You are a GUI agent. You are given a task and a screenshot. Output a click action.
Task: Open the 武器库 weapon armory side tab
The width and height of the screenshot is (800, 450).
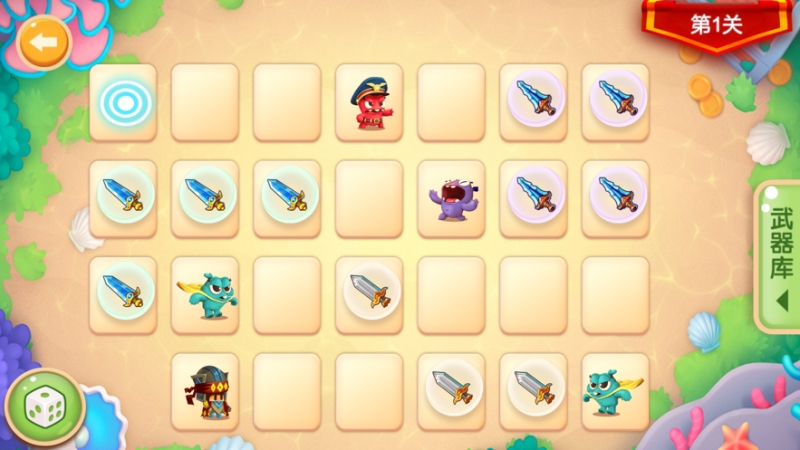[779, 257]
